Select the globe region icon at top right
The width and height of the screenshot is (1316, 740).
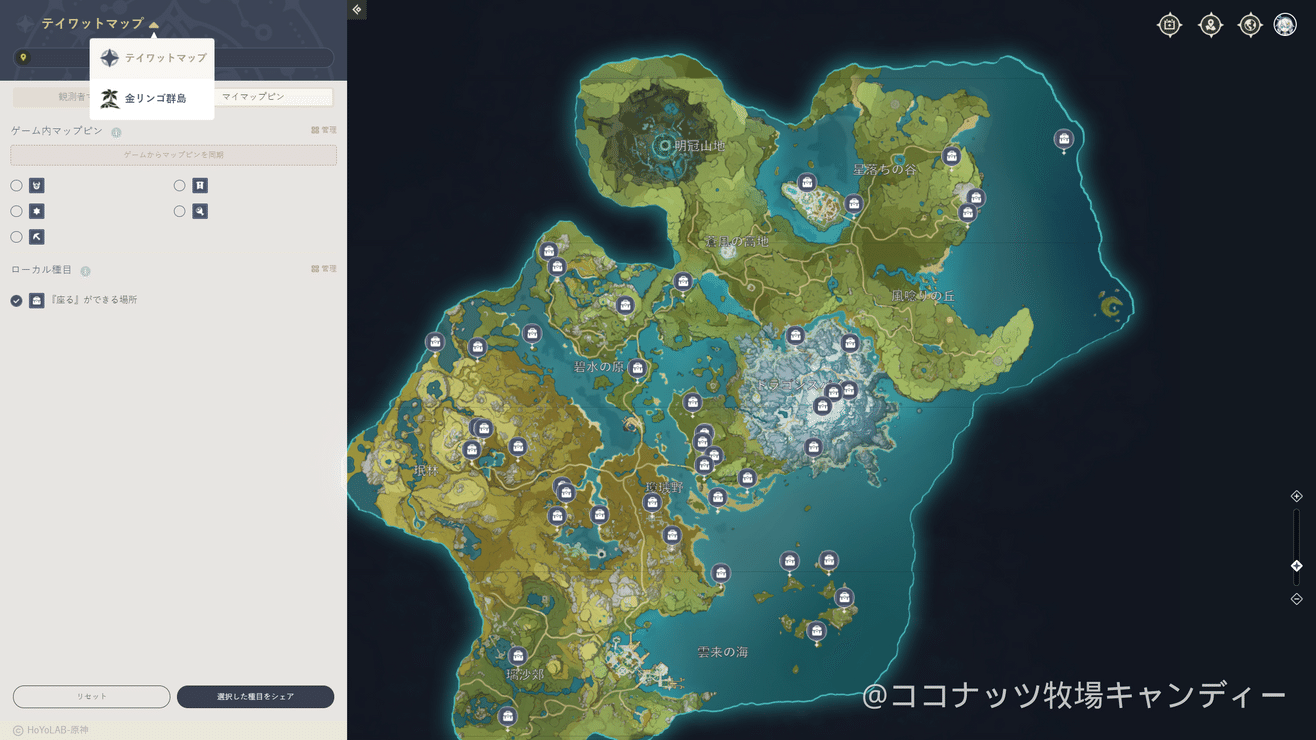[x=1249, y=24]
